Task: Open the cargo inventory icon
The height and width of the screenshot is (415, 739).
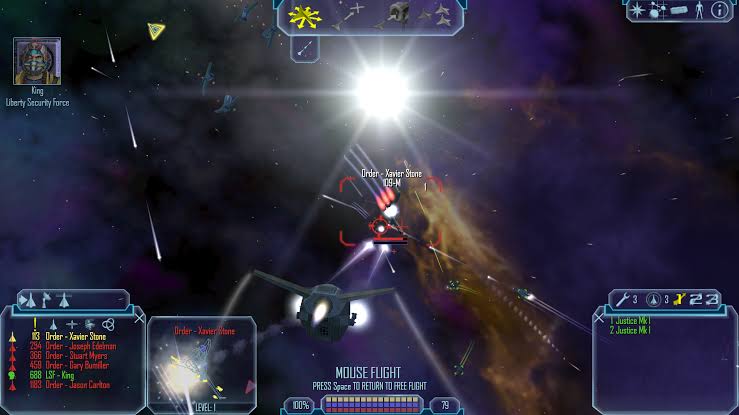Action: point(680,10)
